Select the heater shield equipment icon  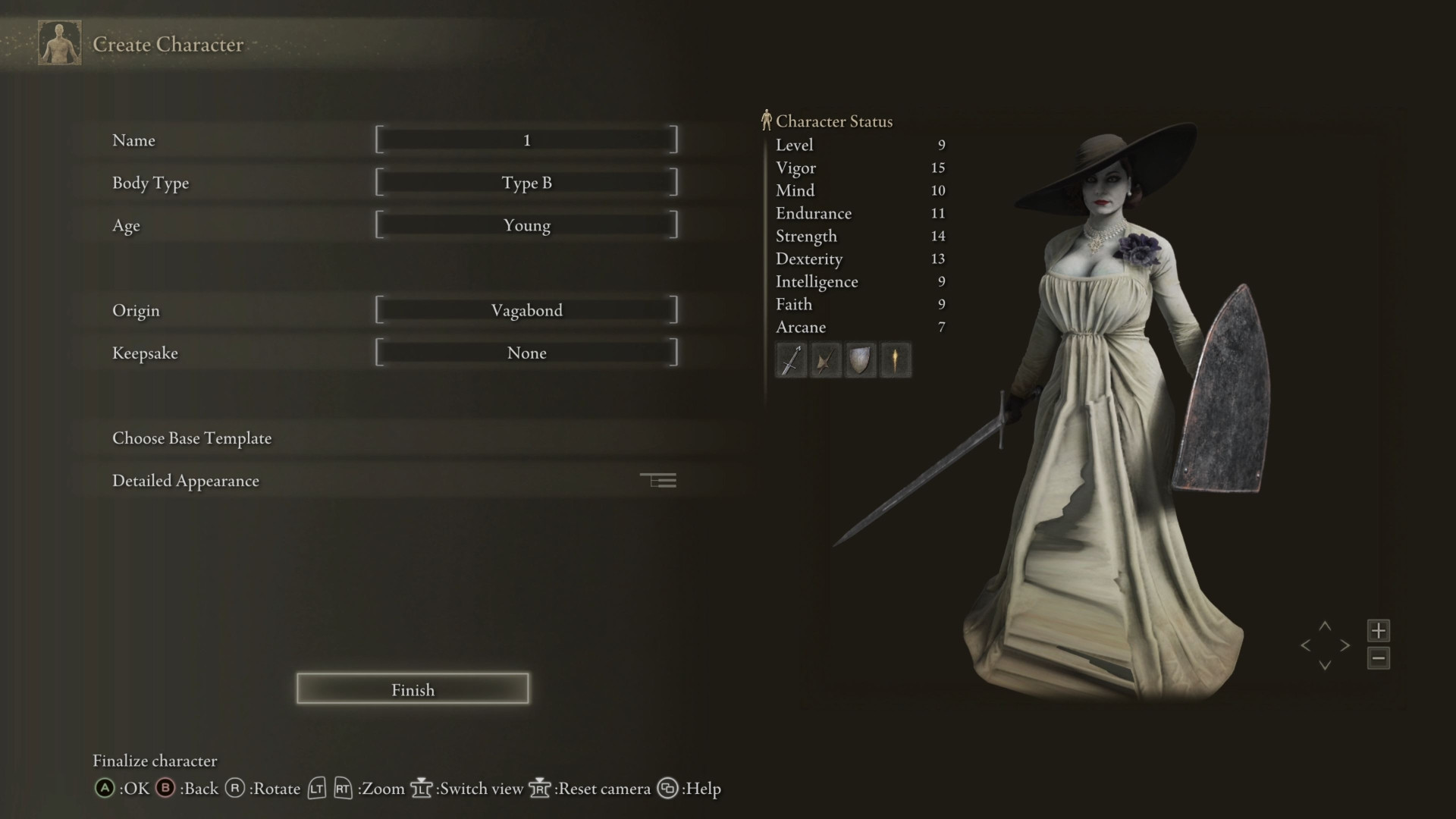point(861,360)
